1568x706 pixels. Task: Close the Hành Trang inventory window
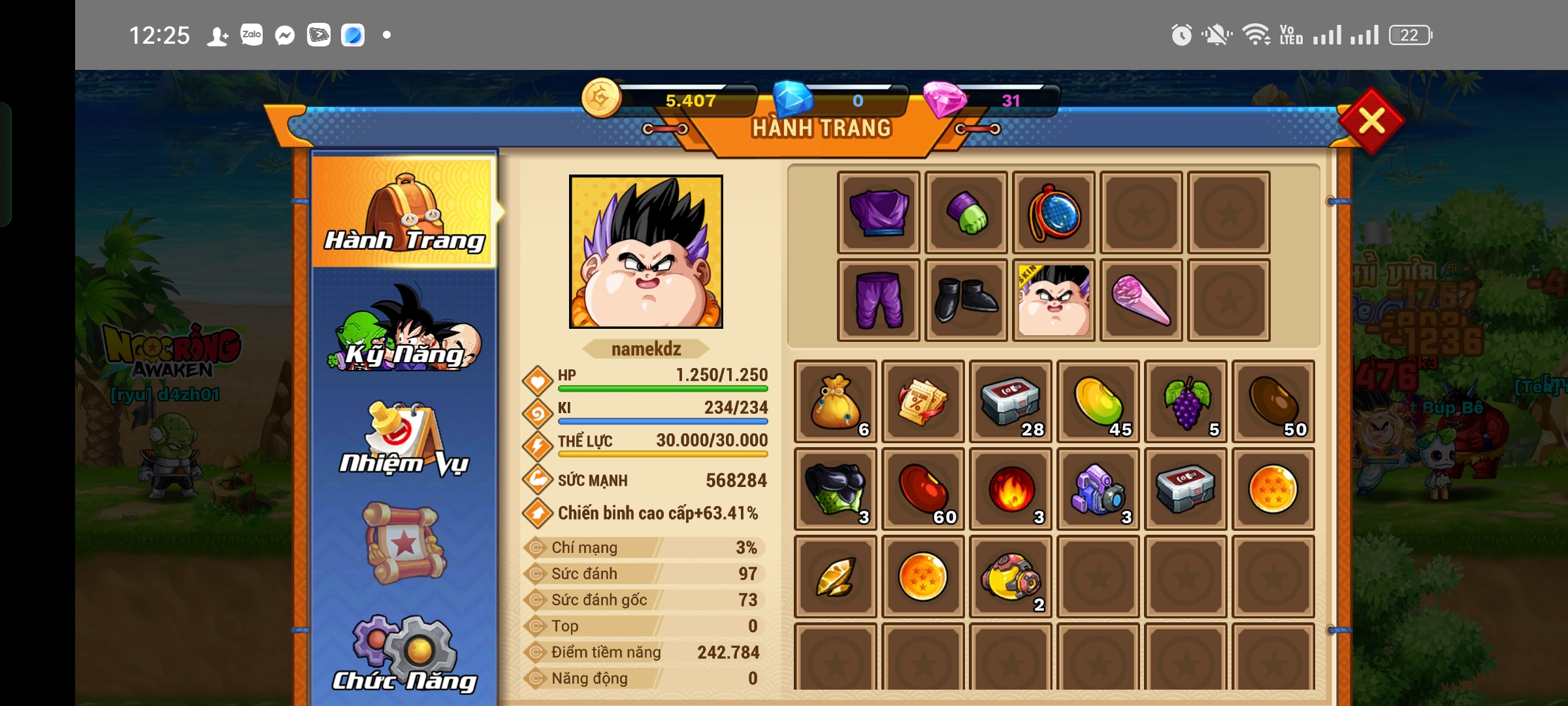coord(1371,121)
